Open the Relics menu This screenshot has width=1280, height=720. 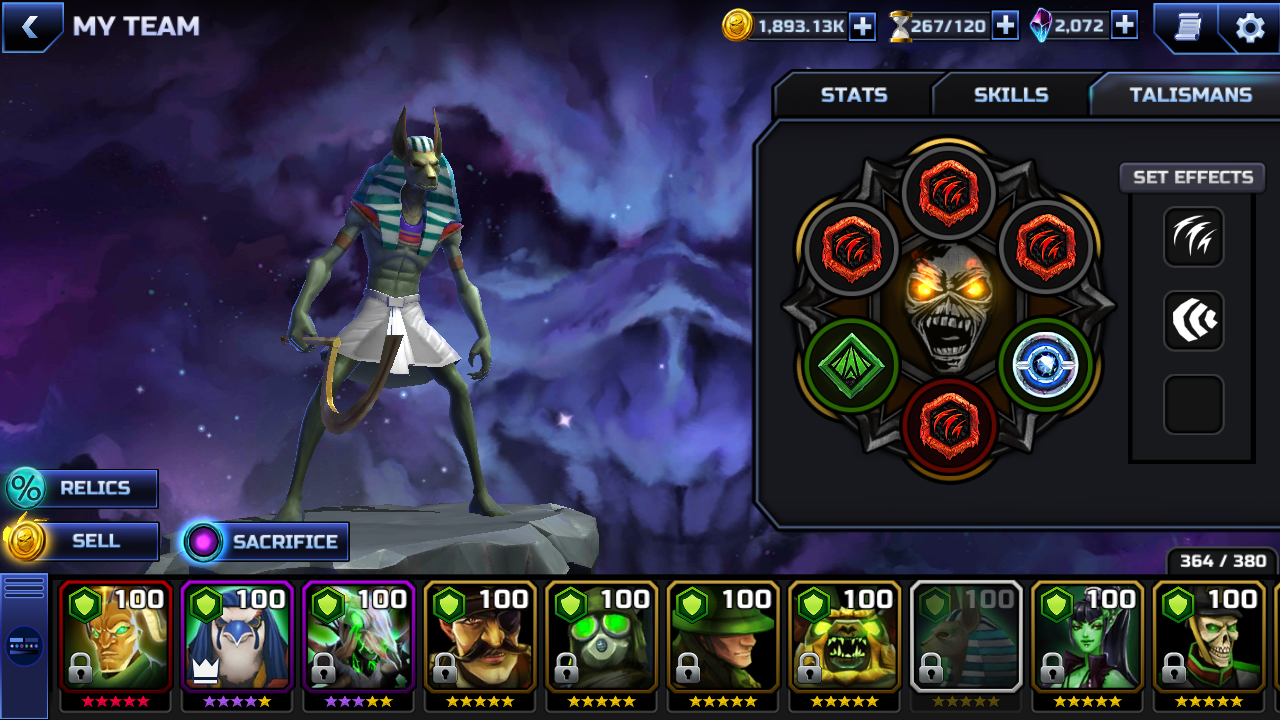[x=84, y=488]
